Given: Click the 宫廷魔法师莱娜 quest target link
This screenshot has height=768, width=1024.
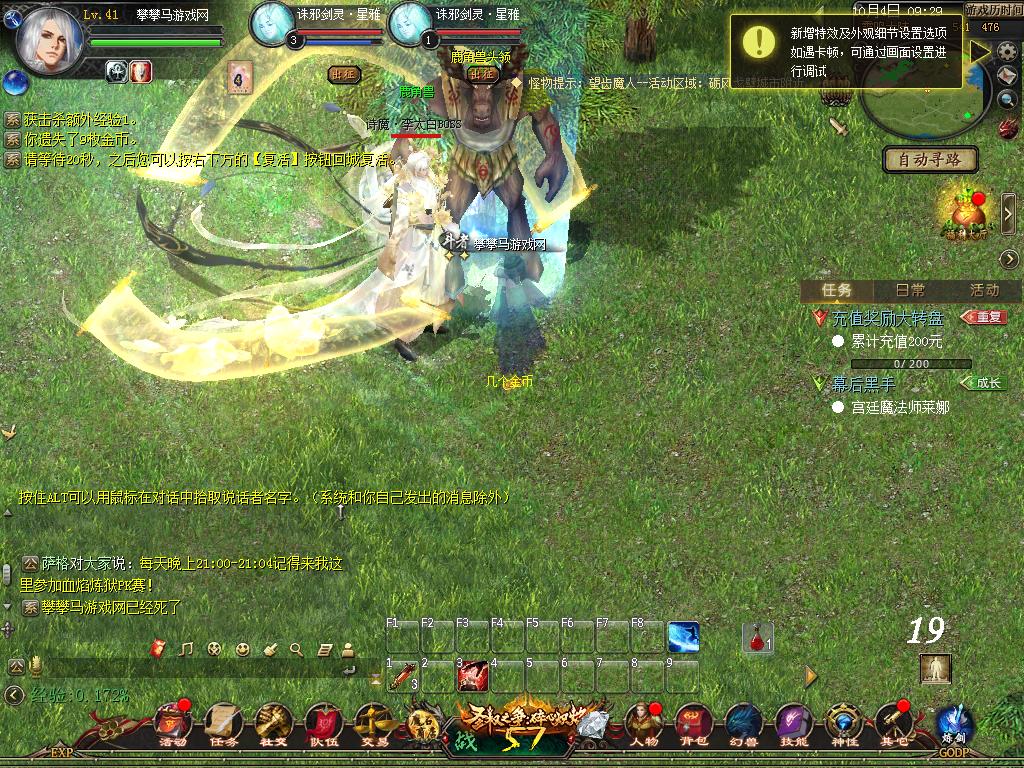Looking at the screenshot, I should [x=900, y=407].
